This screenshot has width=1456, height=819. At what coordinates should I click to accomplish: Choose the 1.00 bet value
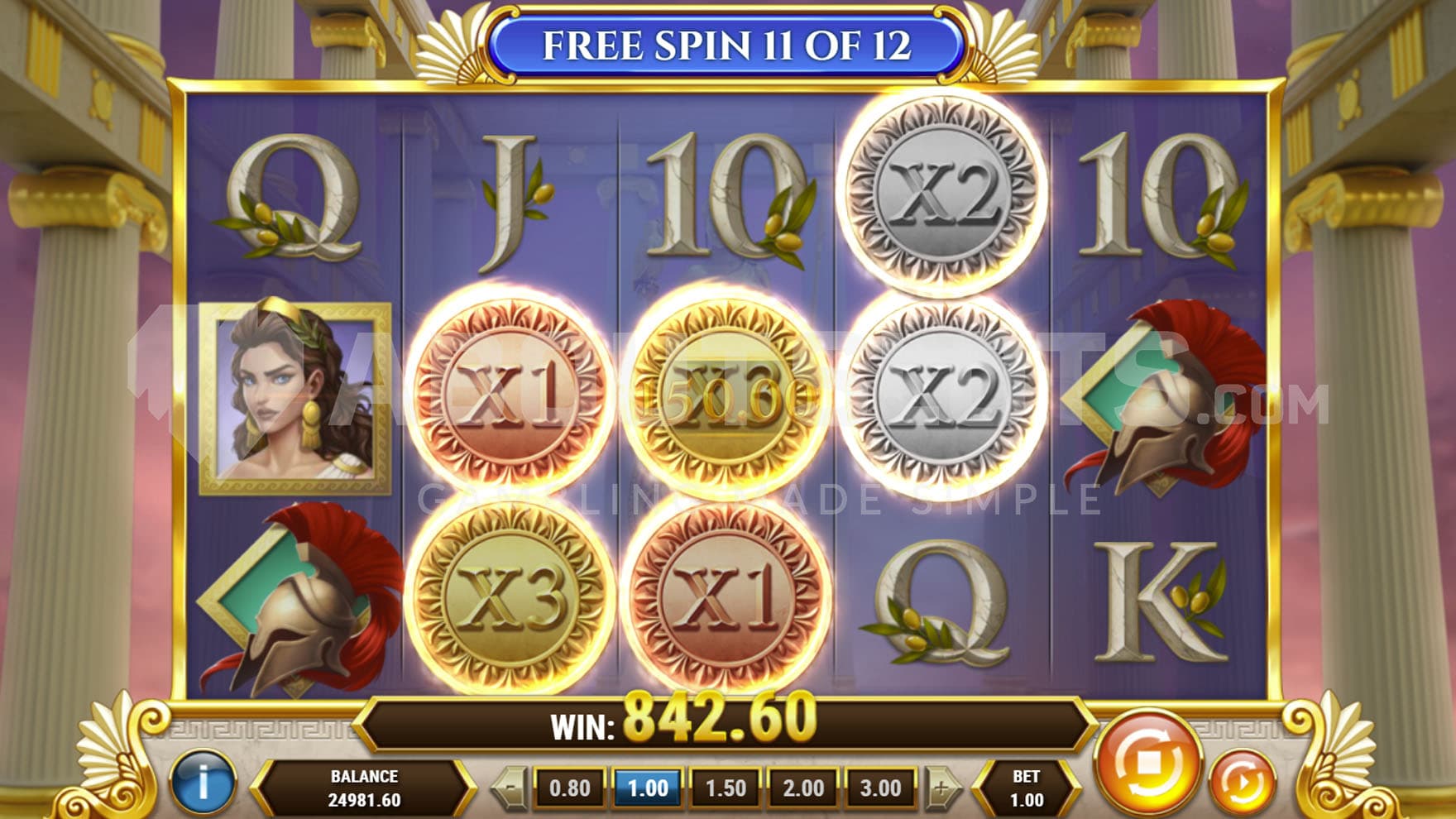pyautogui.click(x=648, y=788)
